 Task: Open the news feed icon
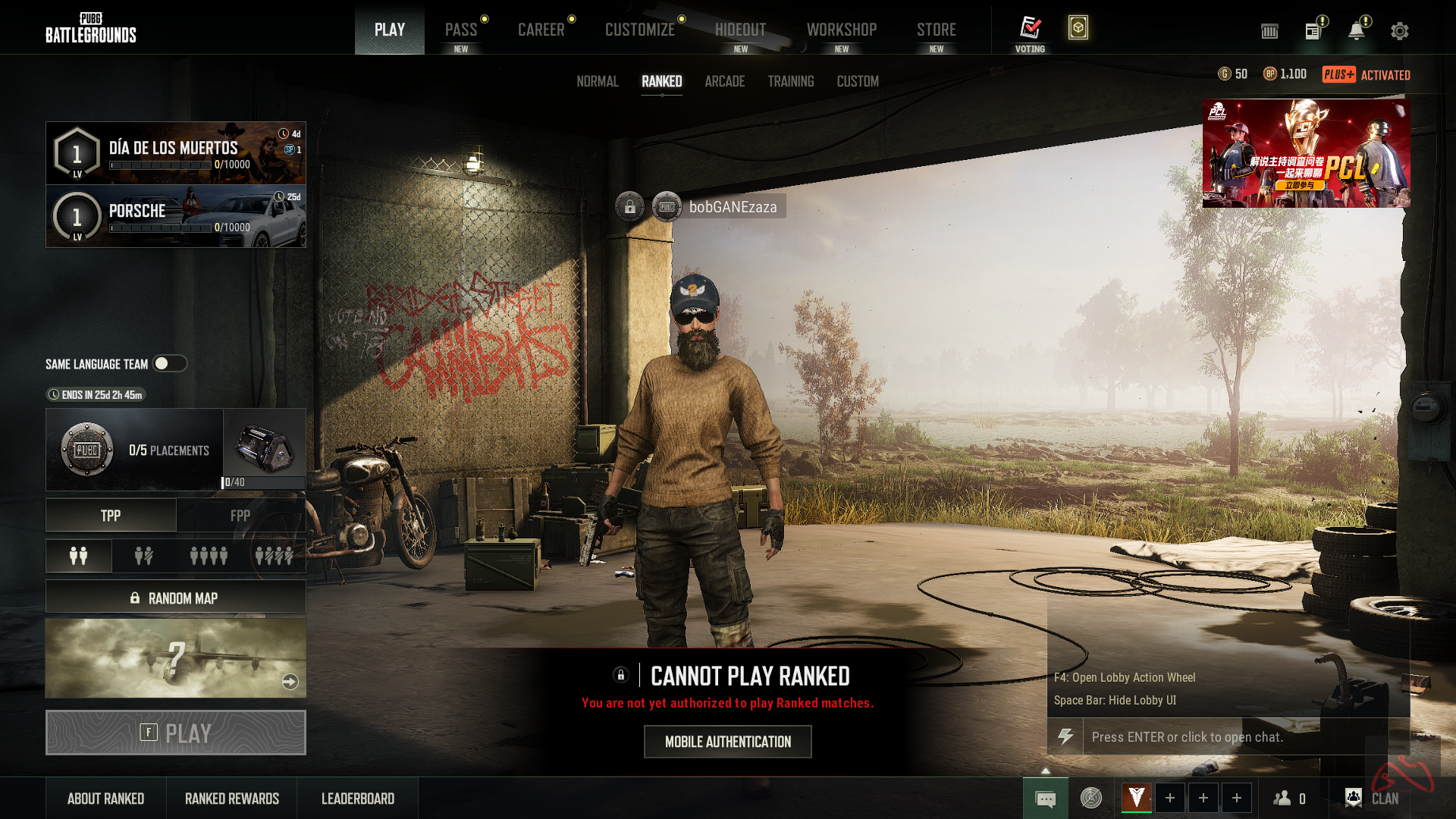point(1313,30)
